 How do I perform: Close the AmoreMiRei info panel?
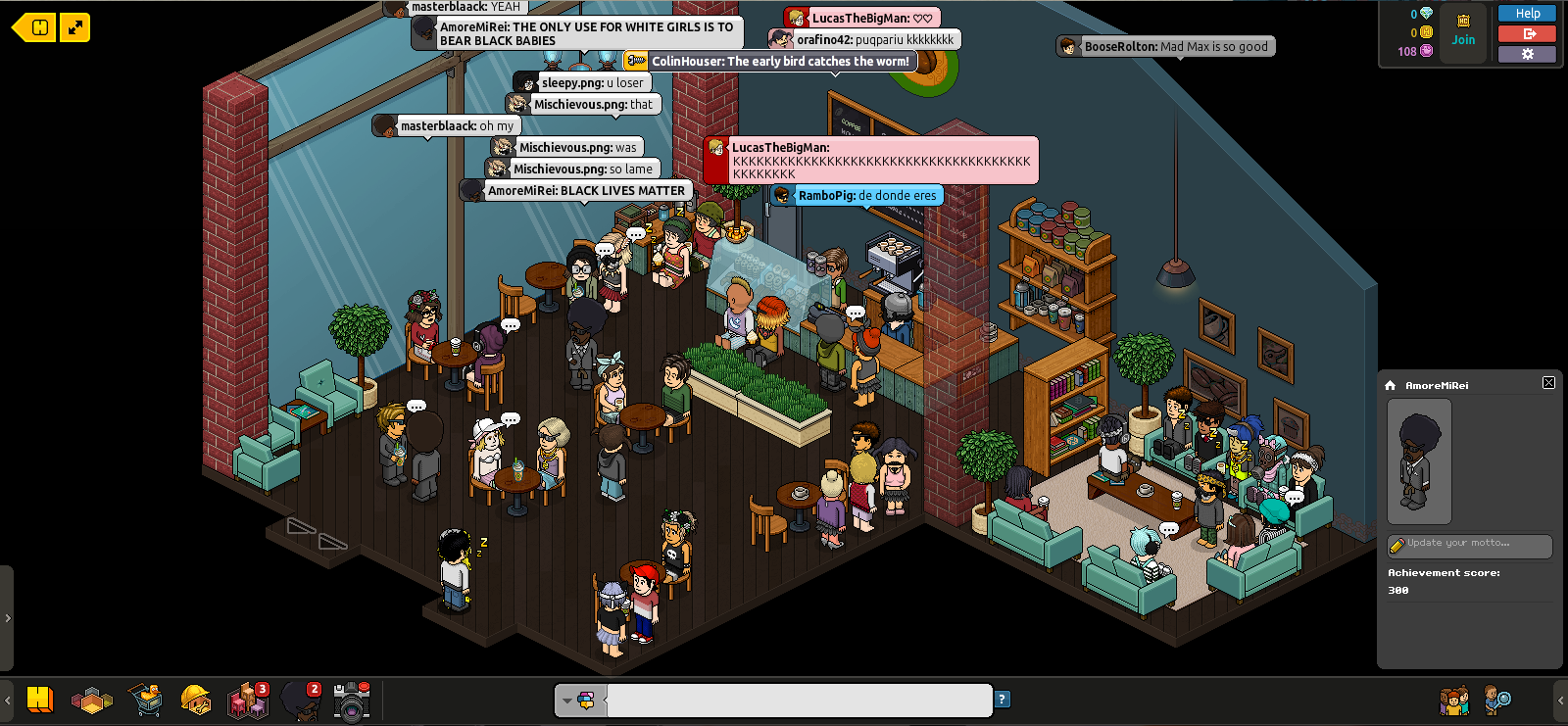tap(1548, 383)
